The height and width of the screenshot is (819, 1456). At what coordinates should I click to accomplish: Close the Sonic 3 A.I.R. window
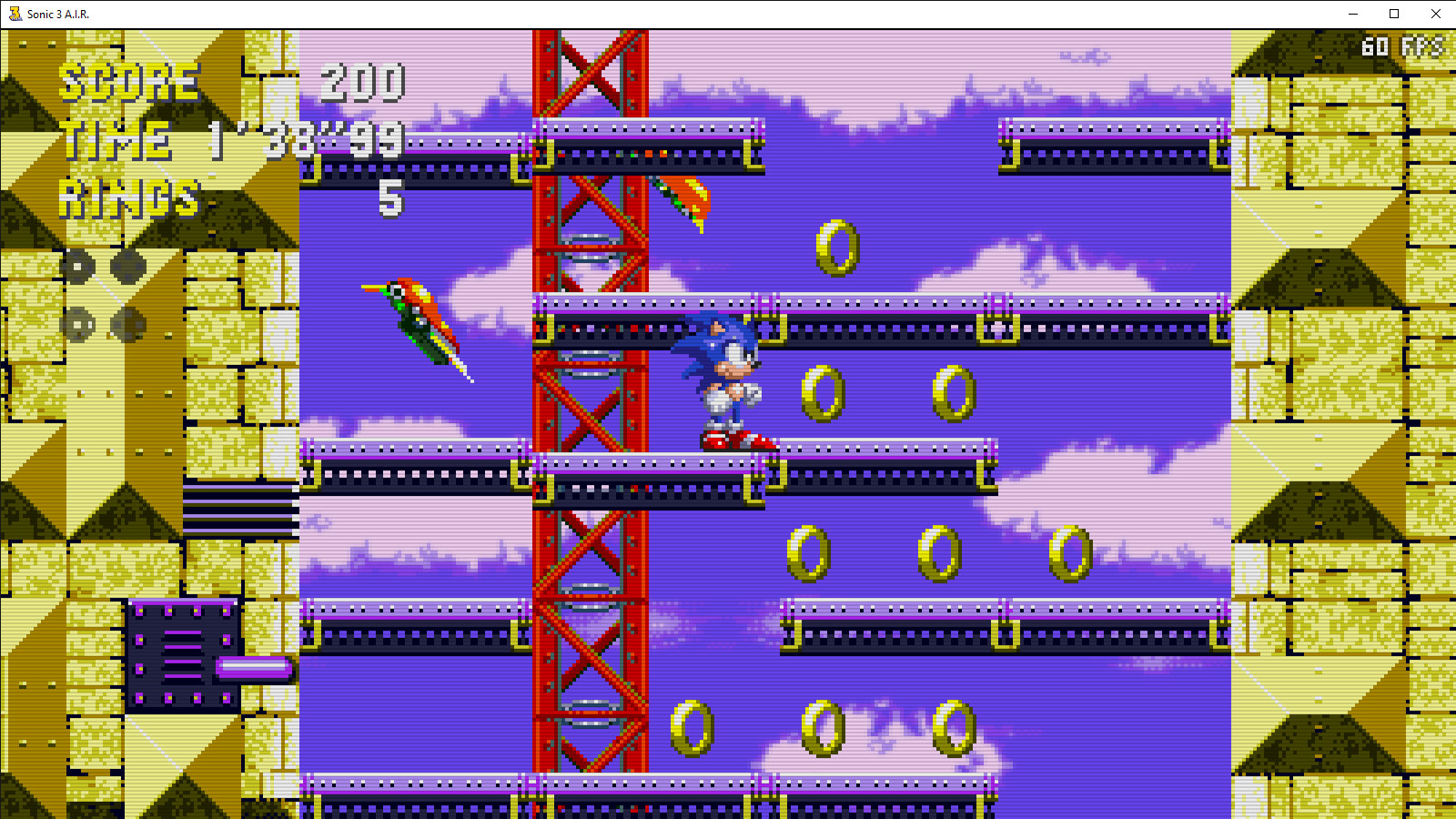click(x=1437, y=14)
